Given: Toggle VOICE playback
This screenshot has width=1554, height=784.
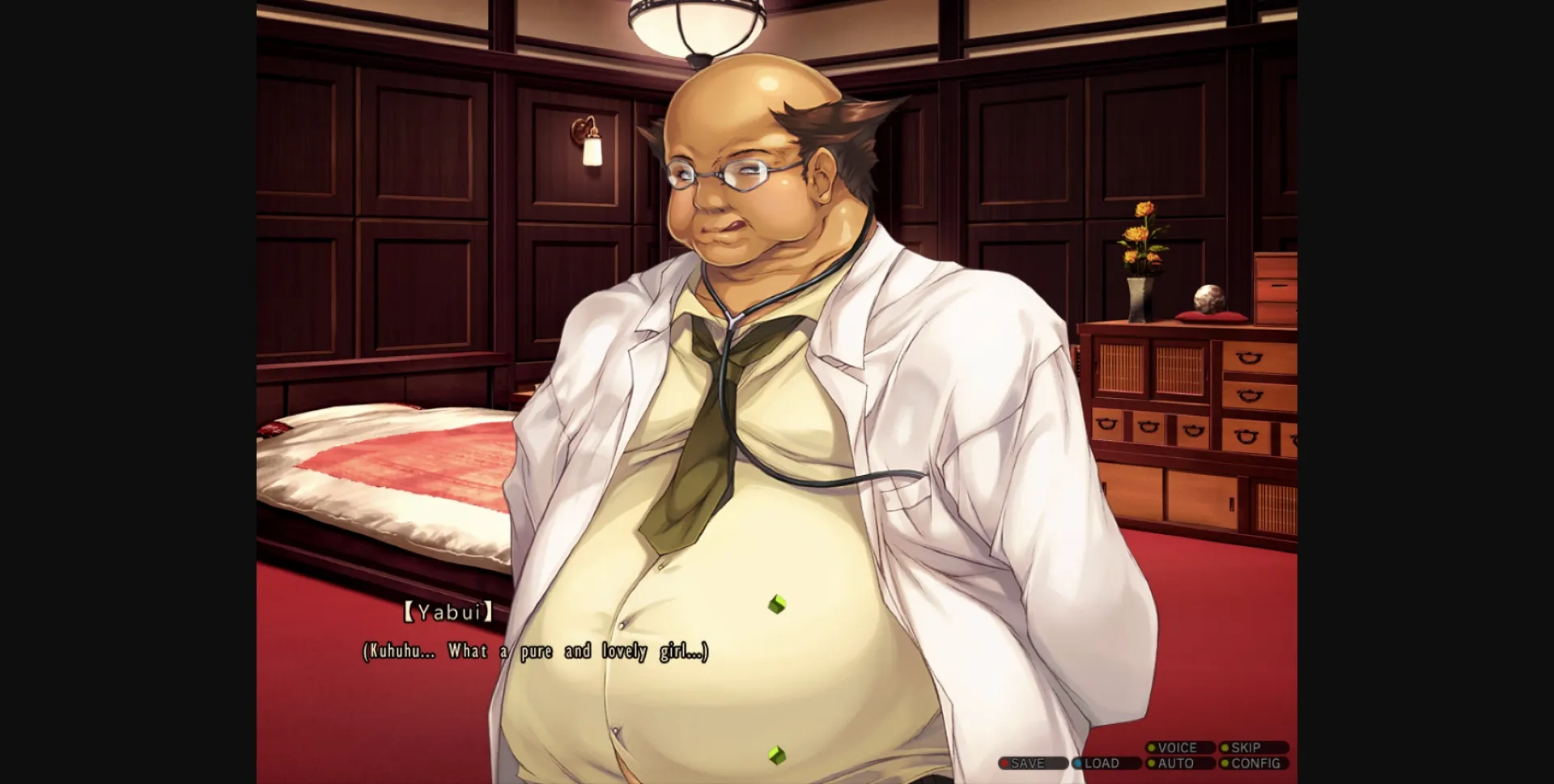Looking at the screenshot, I should point(1178,748).
